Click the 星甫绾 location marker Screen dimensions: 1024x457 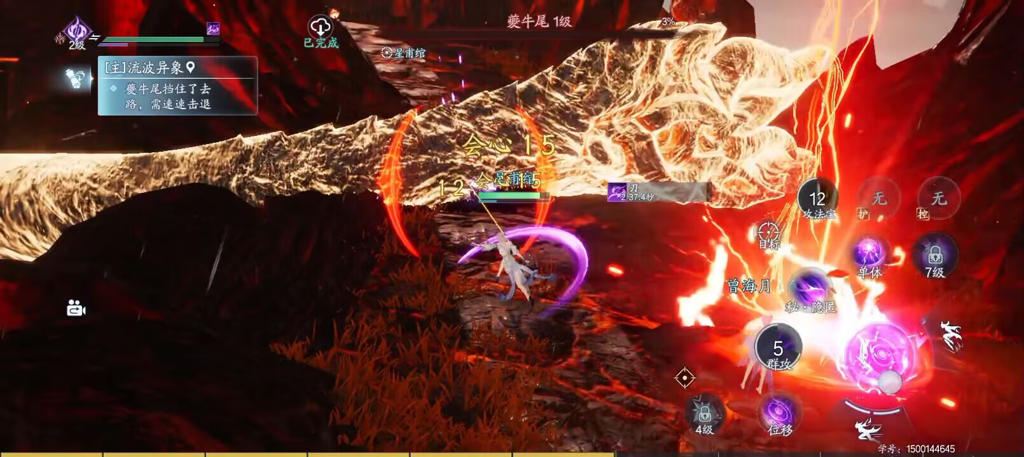(x=403, y=52)
